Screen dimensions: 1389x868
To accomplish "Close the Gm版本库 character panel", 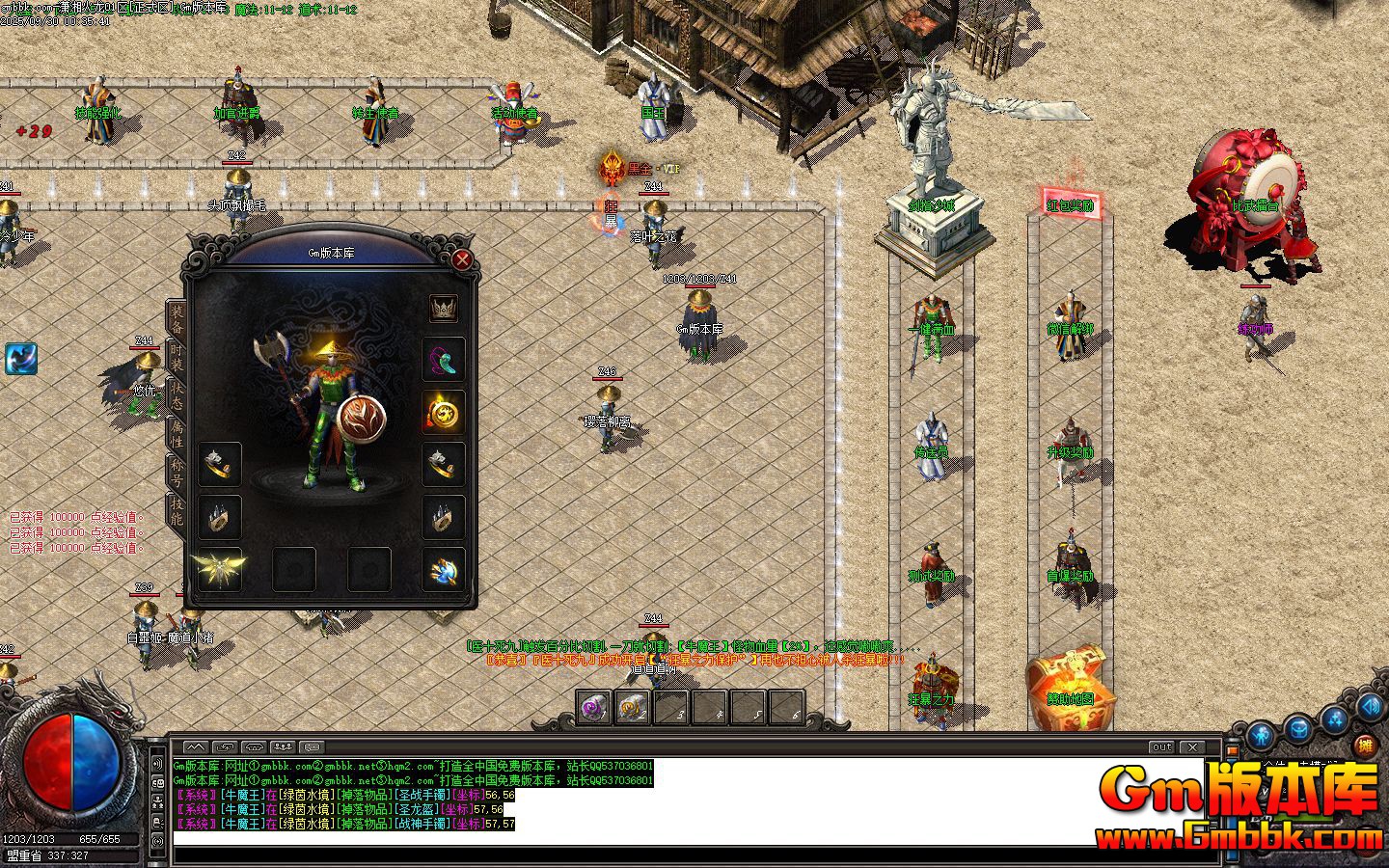I will (x=463, y=259).
